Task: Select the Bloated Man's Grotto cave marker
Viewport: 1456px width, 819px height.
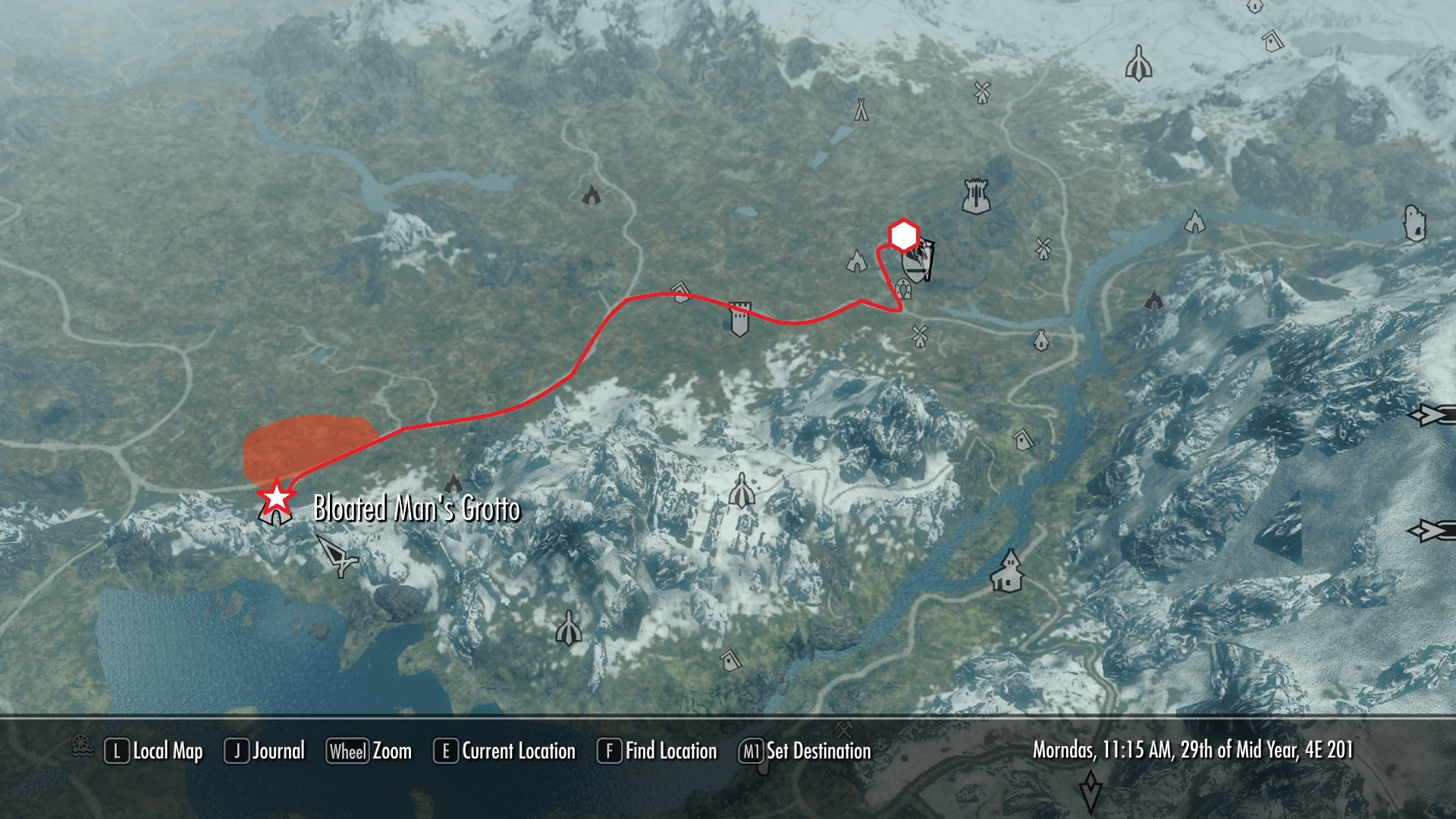Action: [x=275, y=515]
